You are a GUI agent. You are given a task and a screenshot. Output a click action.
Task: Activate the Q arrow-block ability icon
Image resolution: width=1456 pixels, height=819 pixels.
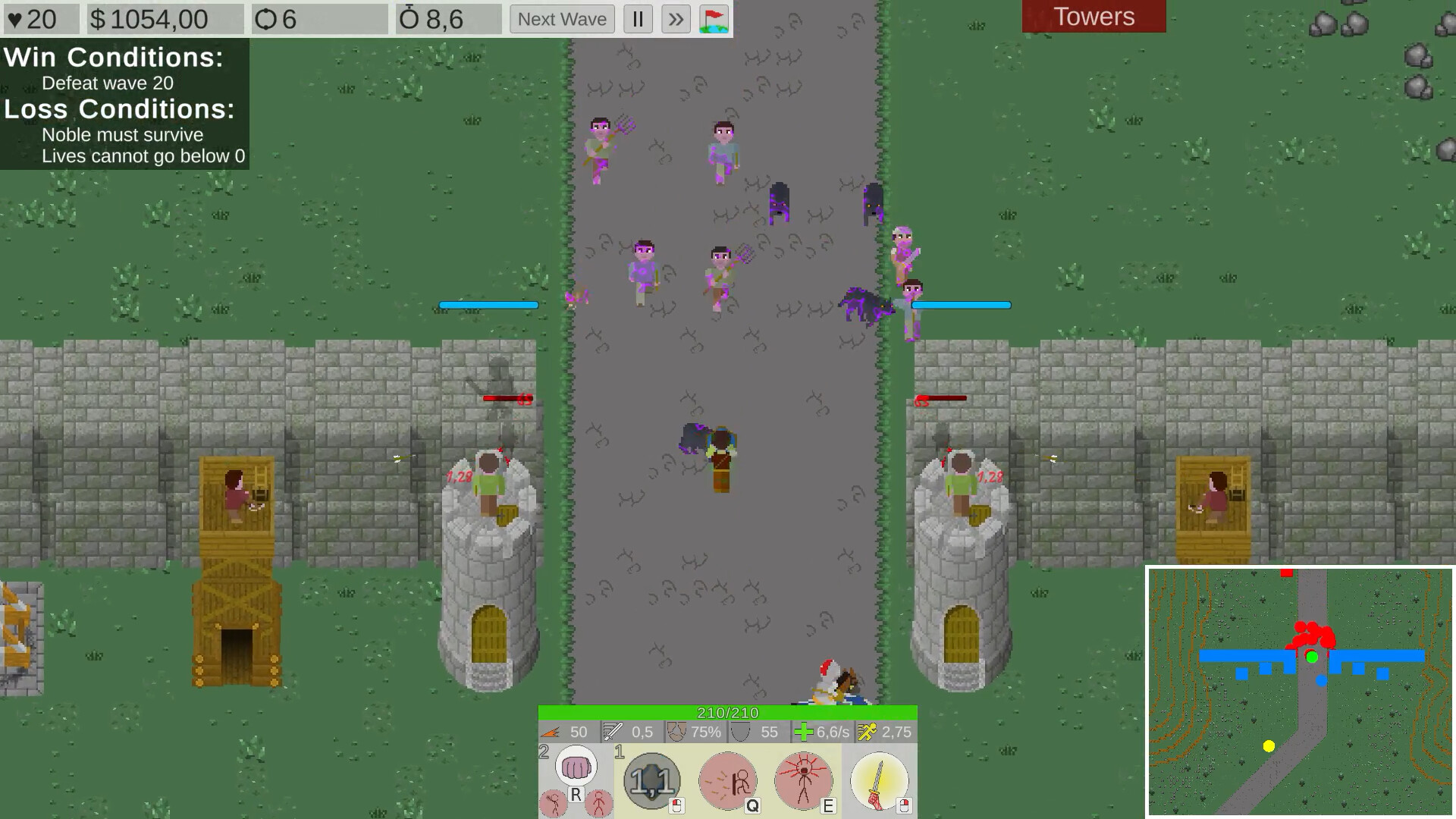(727, 780)
